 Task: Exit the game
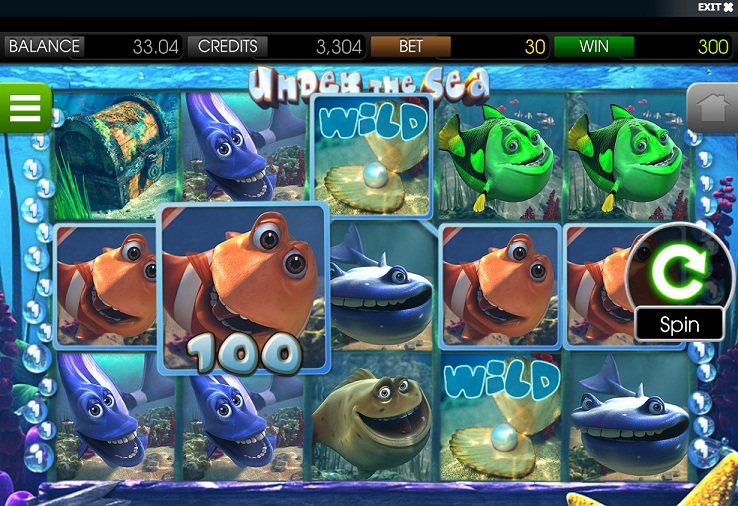coord(715,7)
